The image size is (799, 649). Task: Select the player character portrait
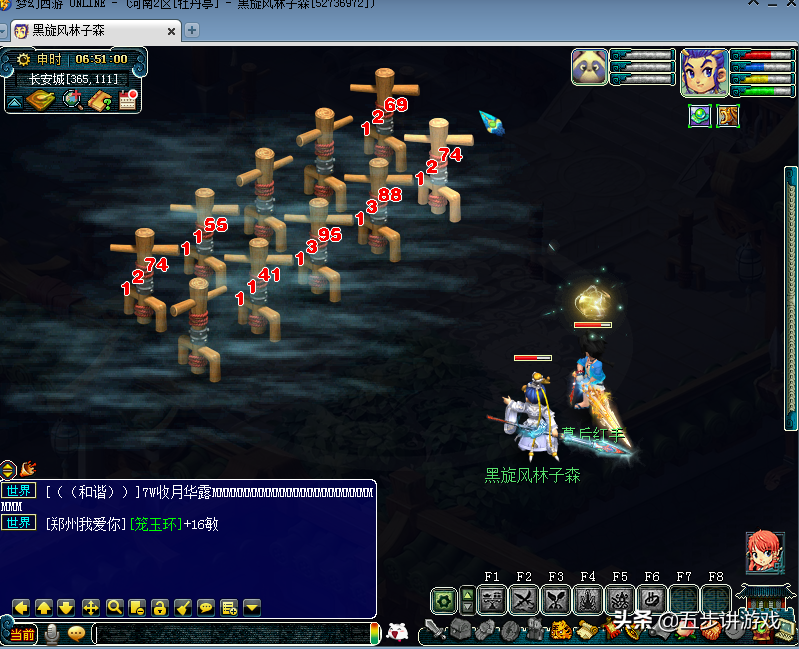point(704,70)
